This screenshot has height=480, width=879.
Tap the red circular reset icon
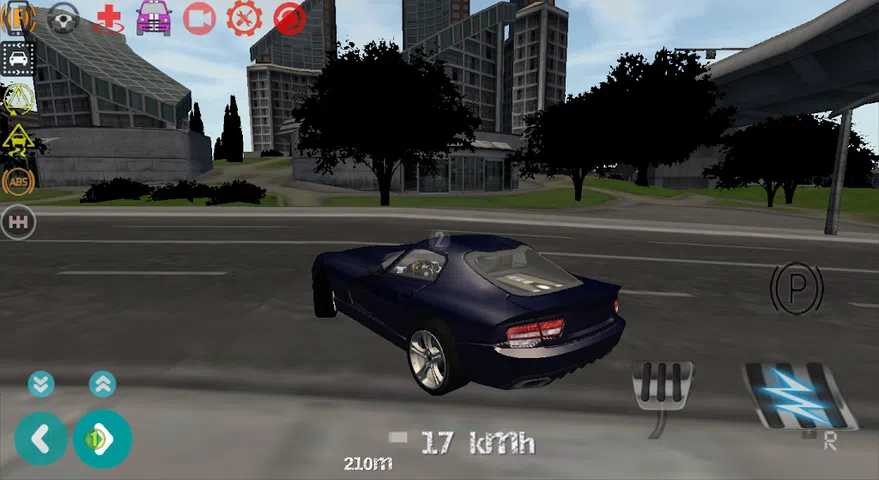290,18
